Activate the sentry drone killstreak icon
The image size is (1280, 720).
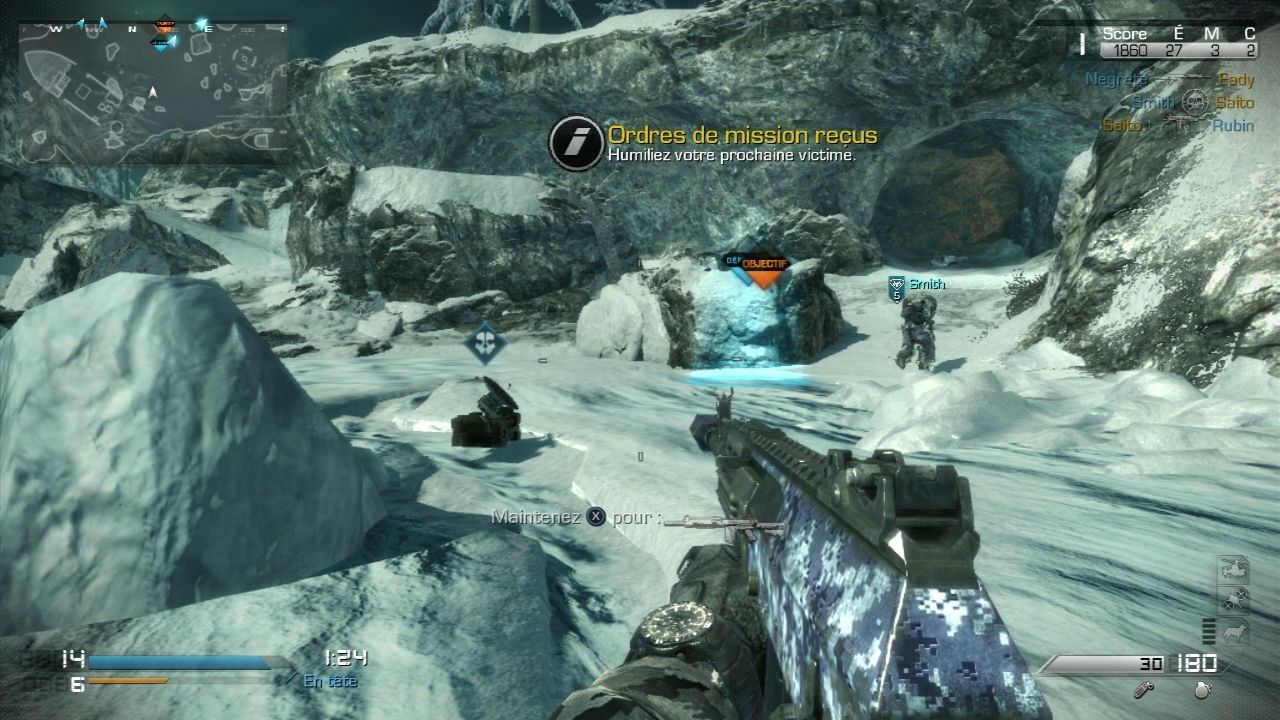1234,598
